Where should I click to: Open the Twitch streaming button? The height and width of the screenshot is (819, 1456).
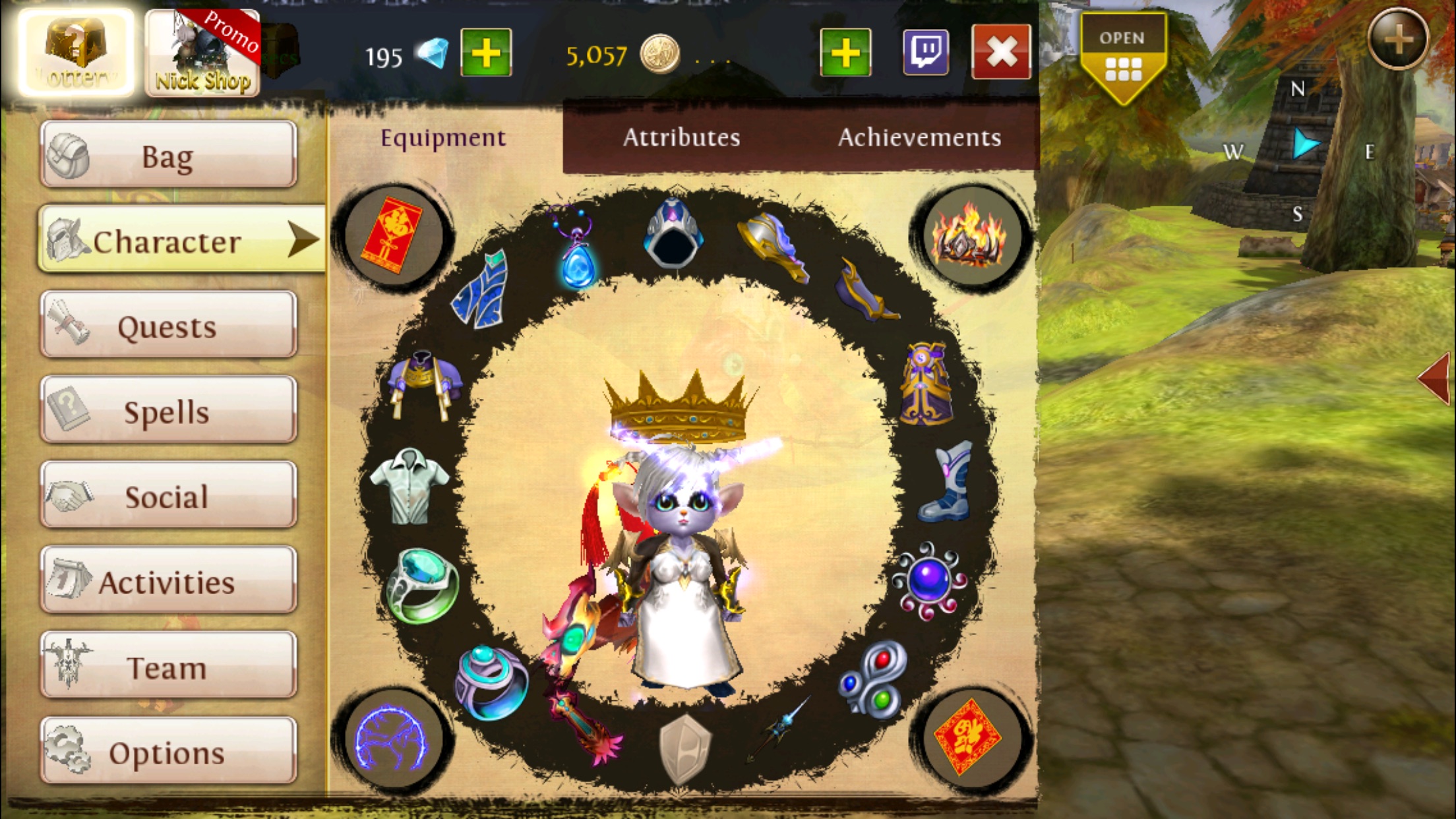pos(926,52)
